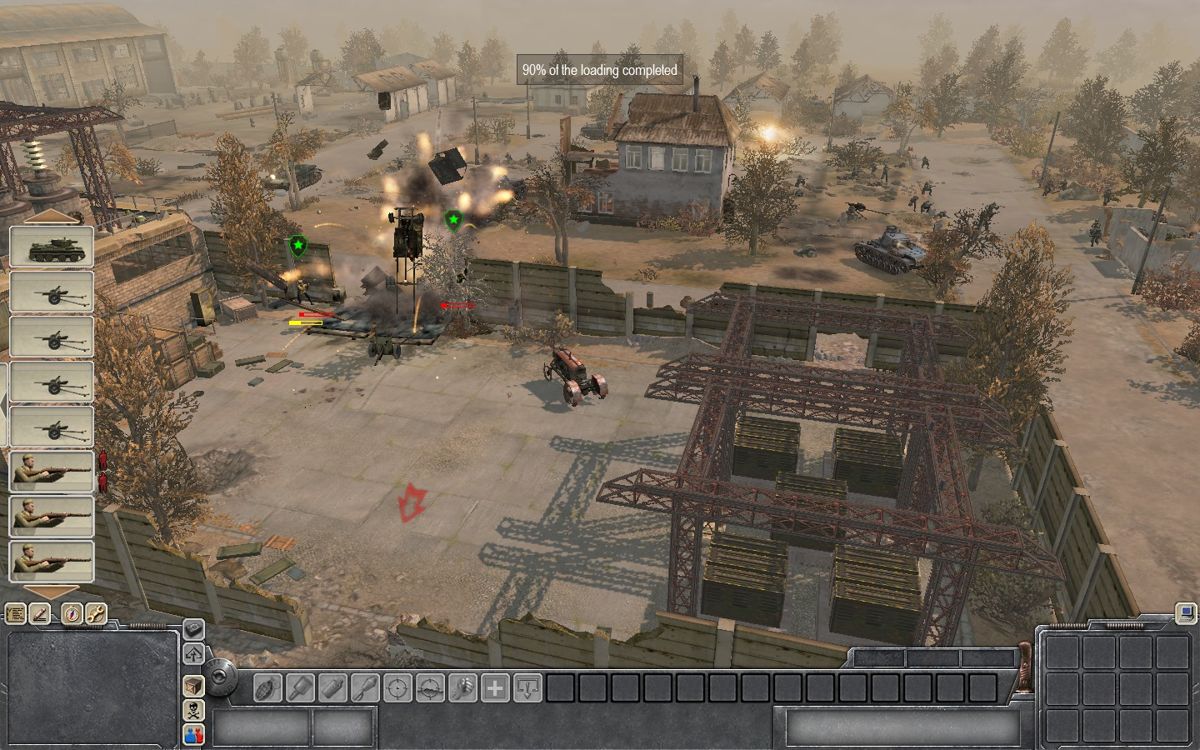Select the fist melee action

pos(463,688)
